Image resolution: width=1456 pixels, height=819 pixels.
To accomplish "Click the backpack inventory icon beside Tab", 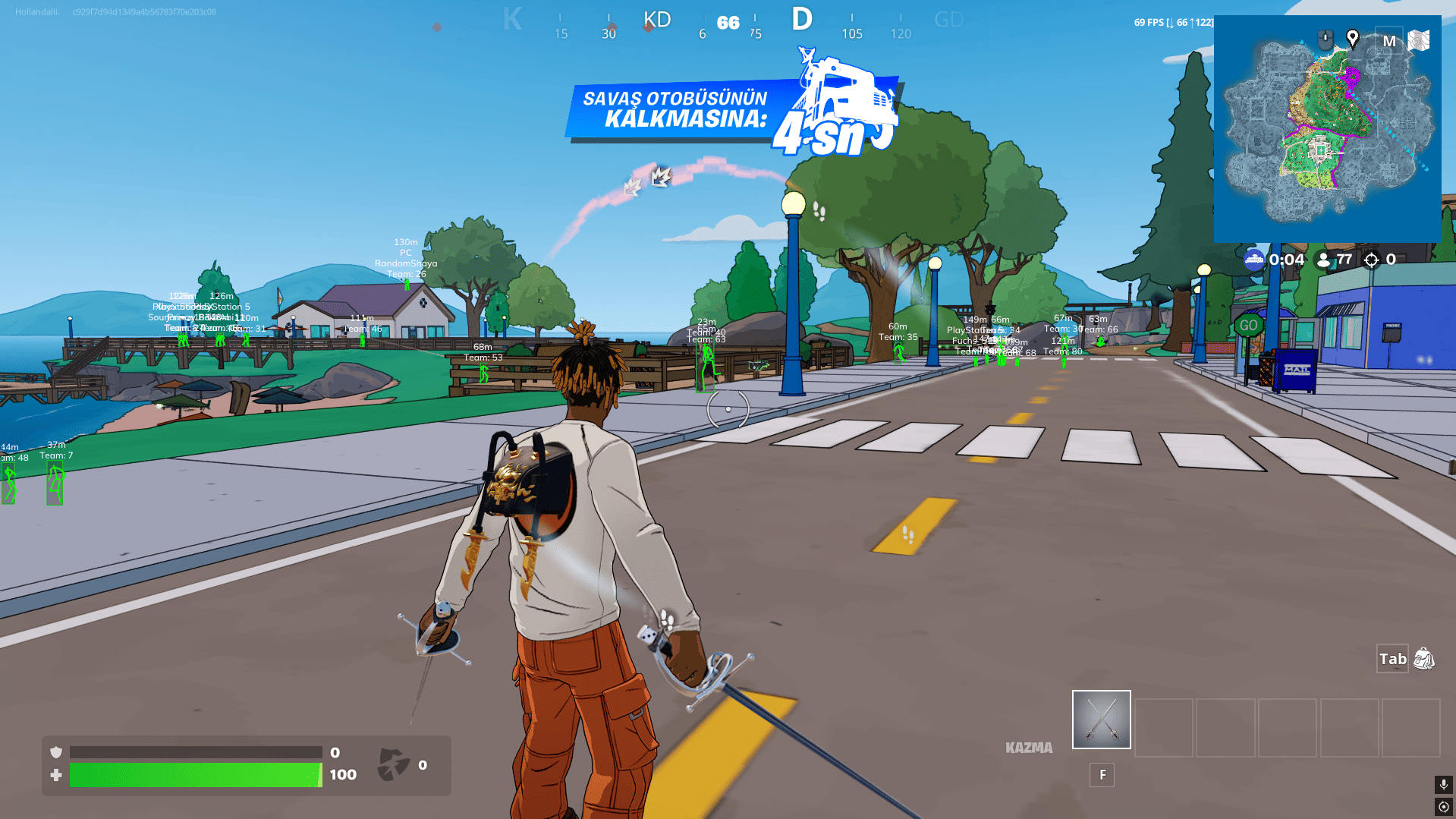I will pyautogui.click(x=1425, y=660).
